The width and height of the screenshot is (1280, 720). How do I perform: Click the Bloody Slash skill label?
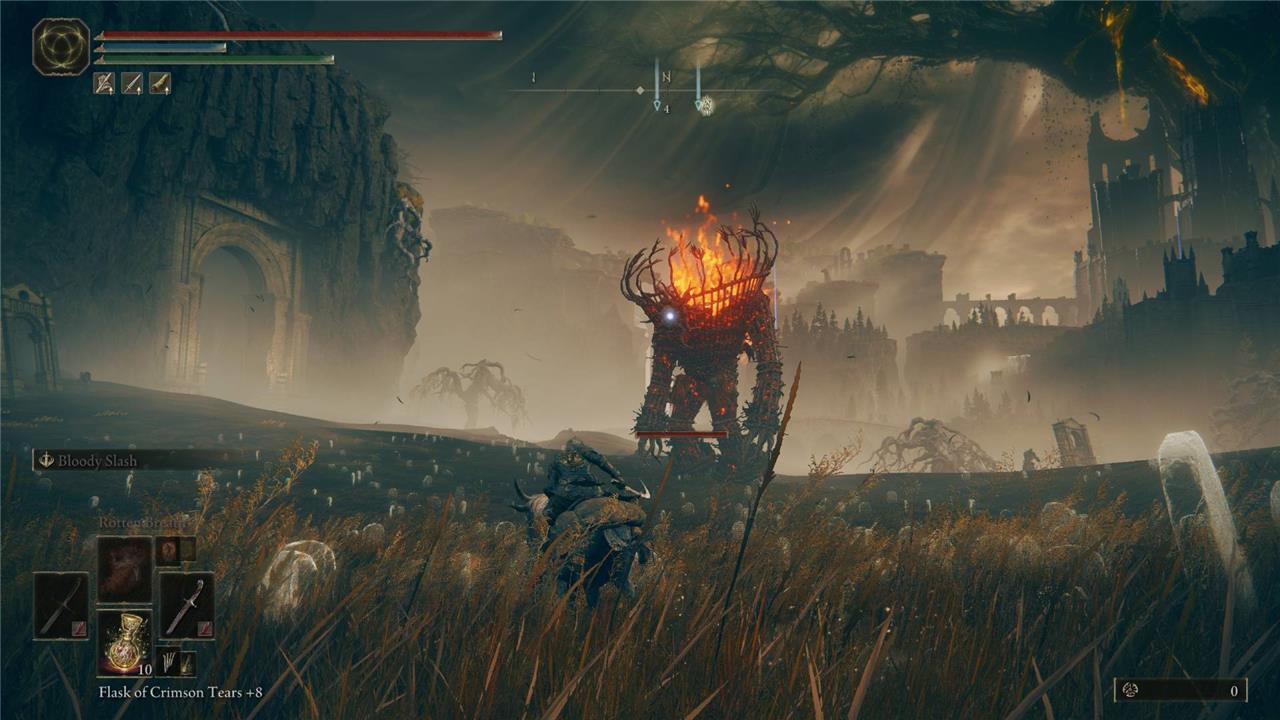pyautogui.click(x=97, y=461)
